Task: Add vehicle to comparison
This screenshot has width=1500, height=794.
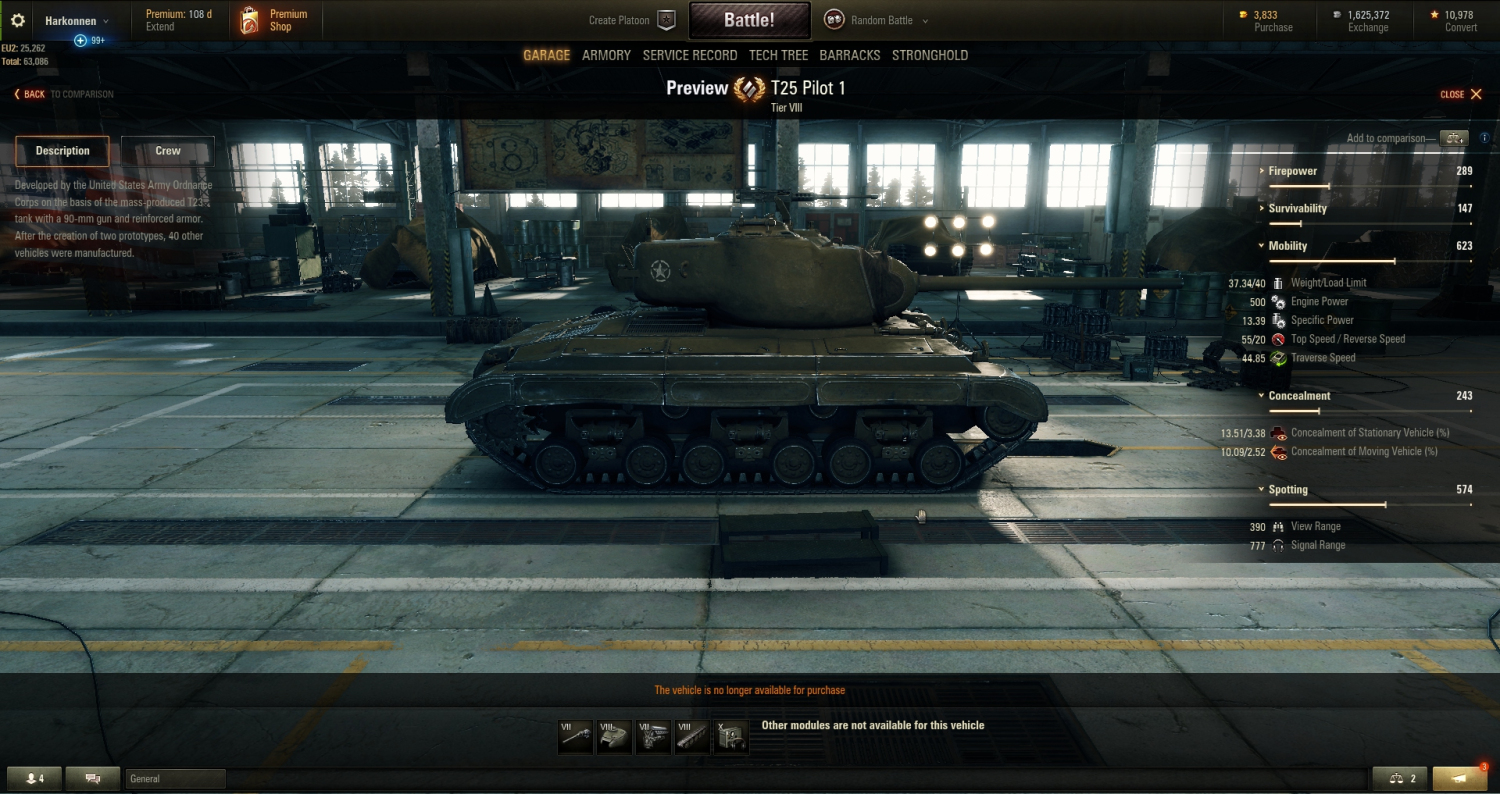Action: 1453,138
